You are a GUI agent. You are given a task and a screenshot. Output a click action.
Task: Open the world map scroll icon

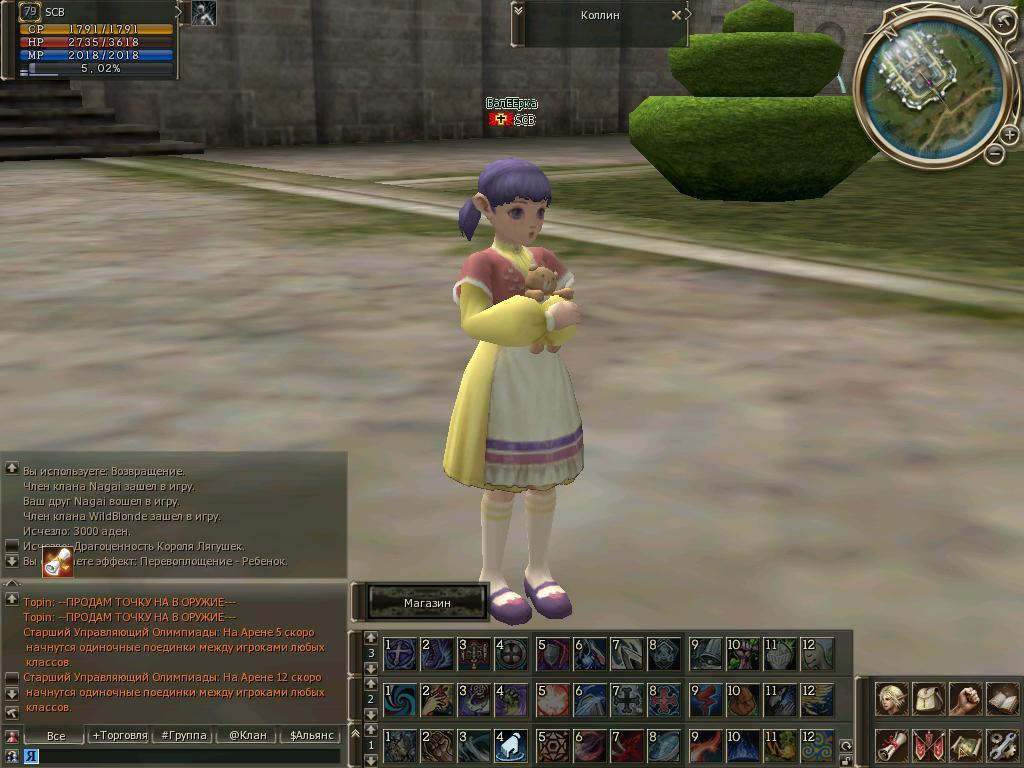tap(965, 745)
